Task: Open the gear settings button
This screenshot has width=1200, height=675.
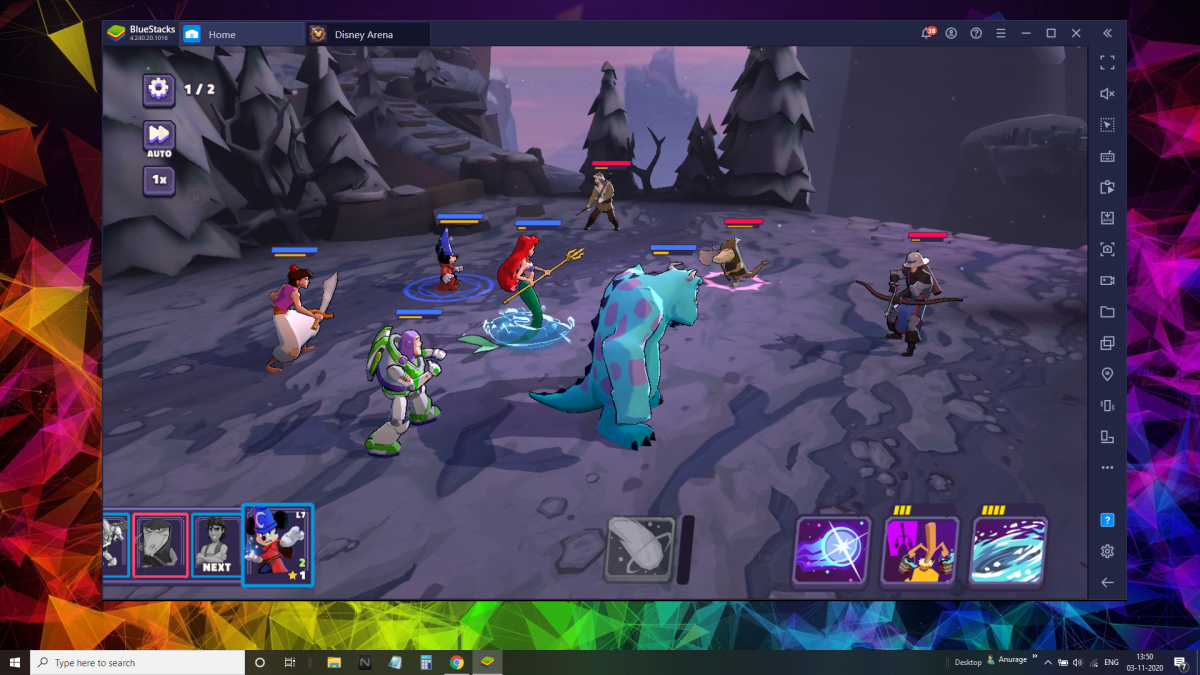Action: [x=159, y=89]
